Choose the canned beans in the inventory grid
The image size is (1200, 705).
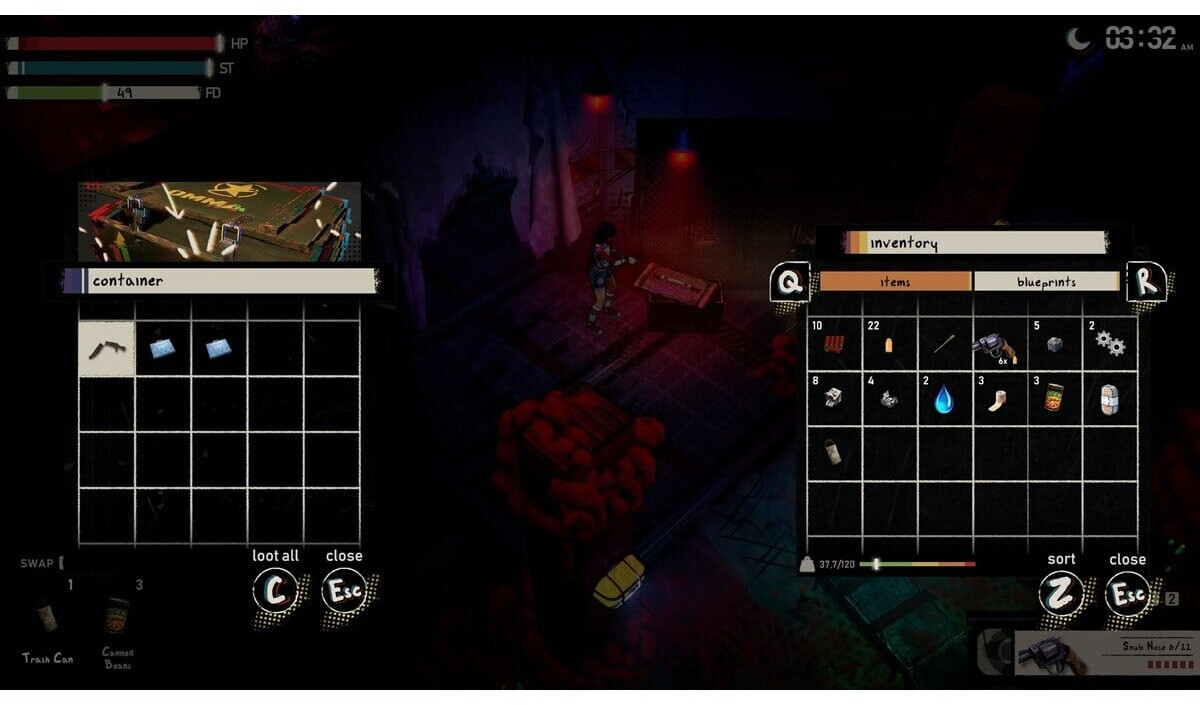(x=1054, y=400)
